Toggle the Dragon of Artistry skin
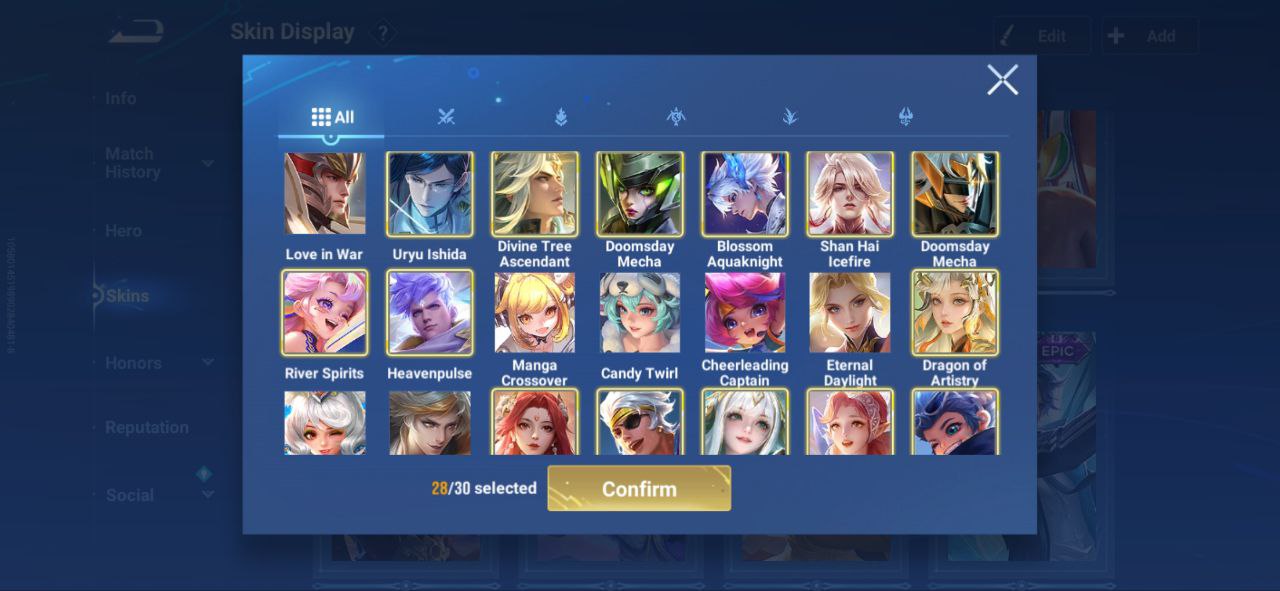 (954, 312)
